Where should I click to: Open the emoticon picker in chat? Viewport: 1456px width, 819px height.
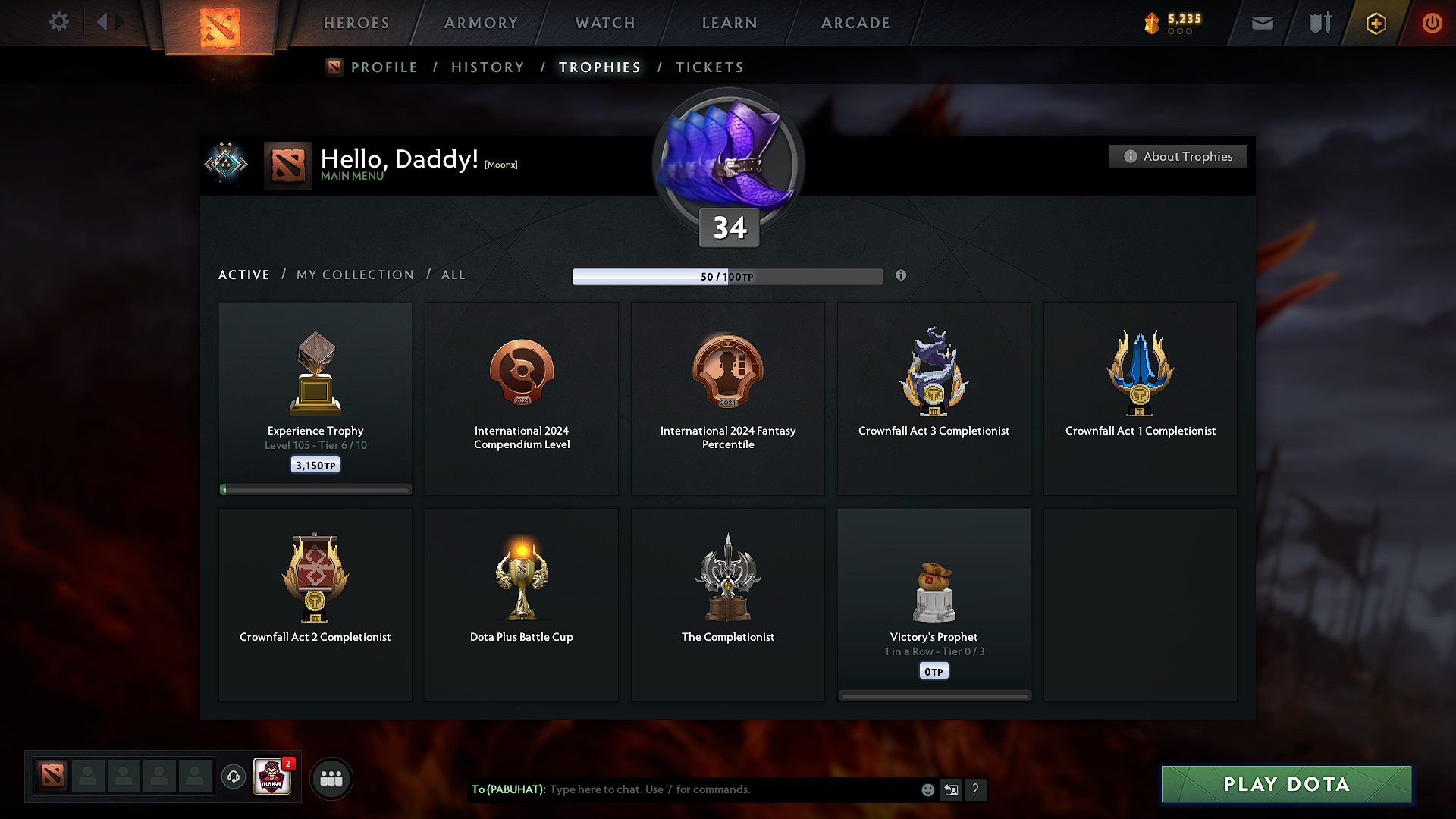(927, 789)
